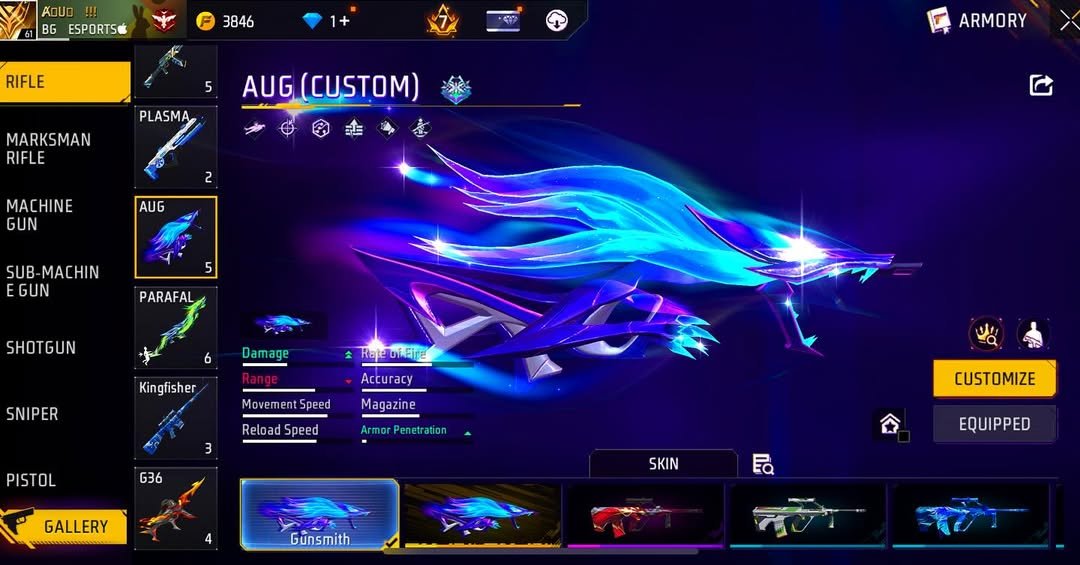
Task: Choose the red AUG skin thumbnail
Action: [644, 514]
